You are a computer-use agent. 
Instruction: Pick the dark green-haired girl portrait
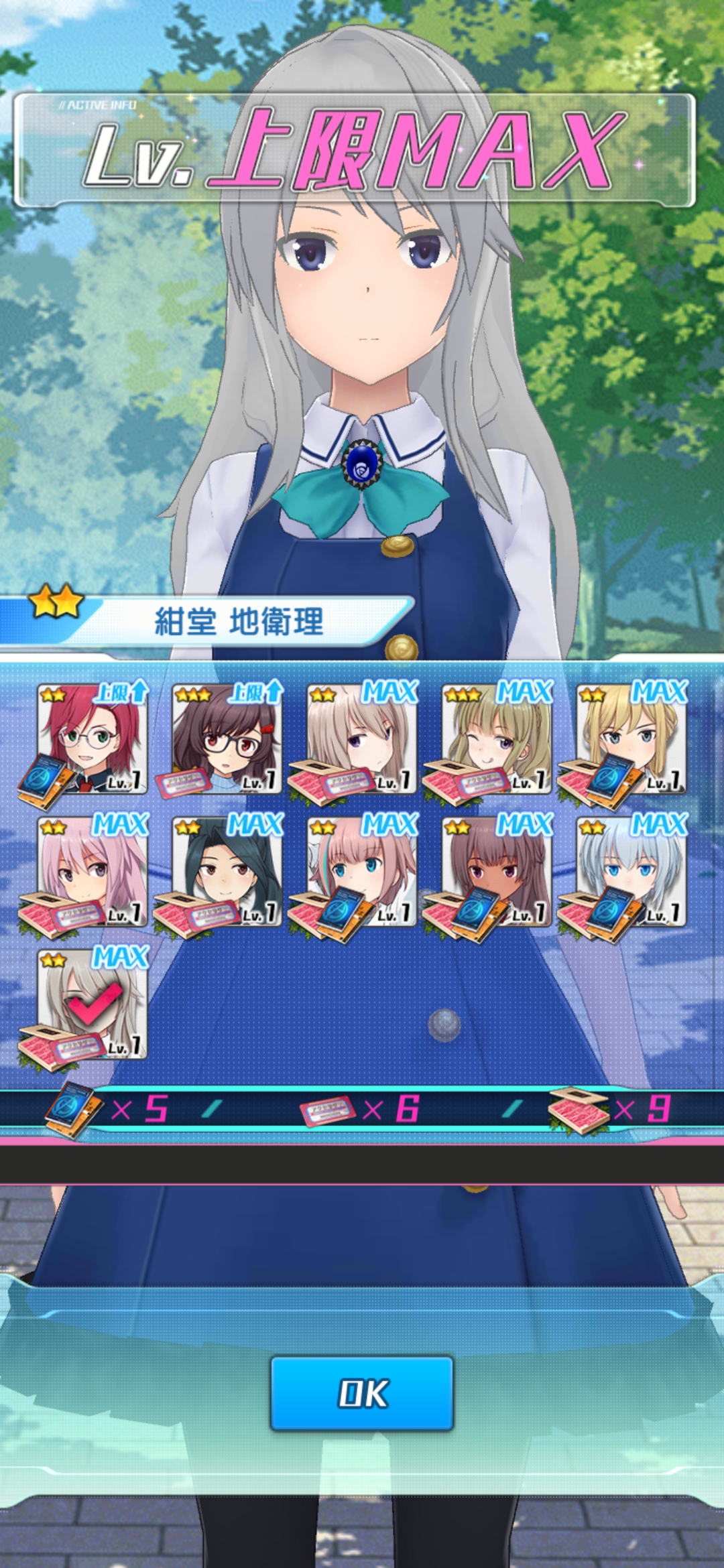[x=227, y=871]
